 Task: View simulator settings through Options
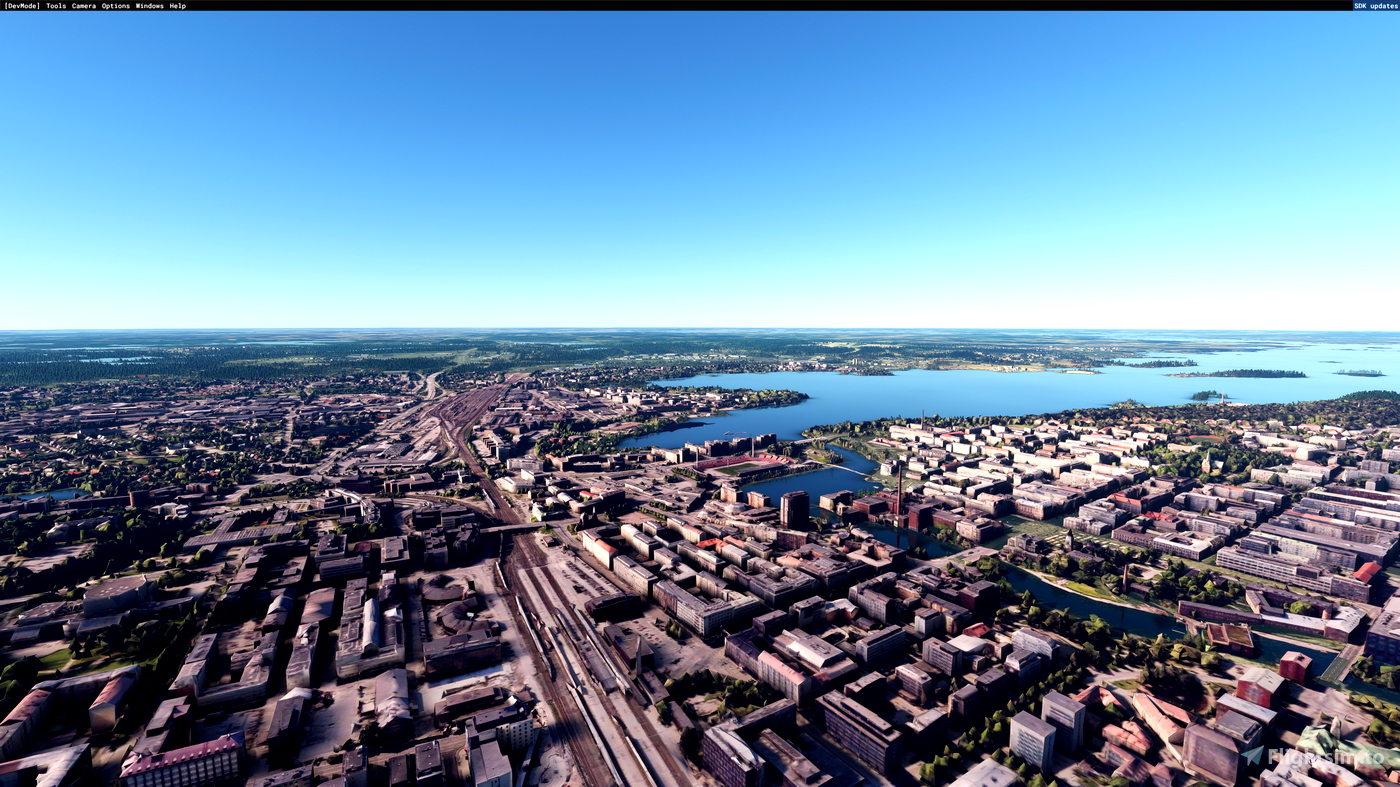coord(115,5)
